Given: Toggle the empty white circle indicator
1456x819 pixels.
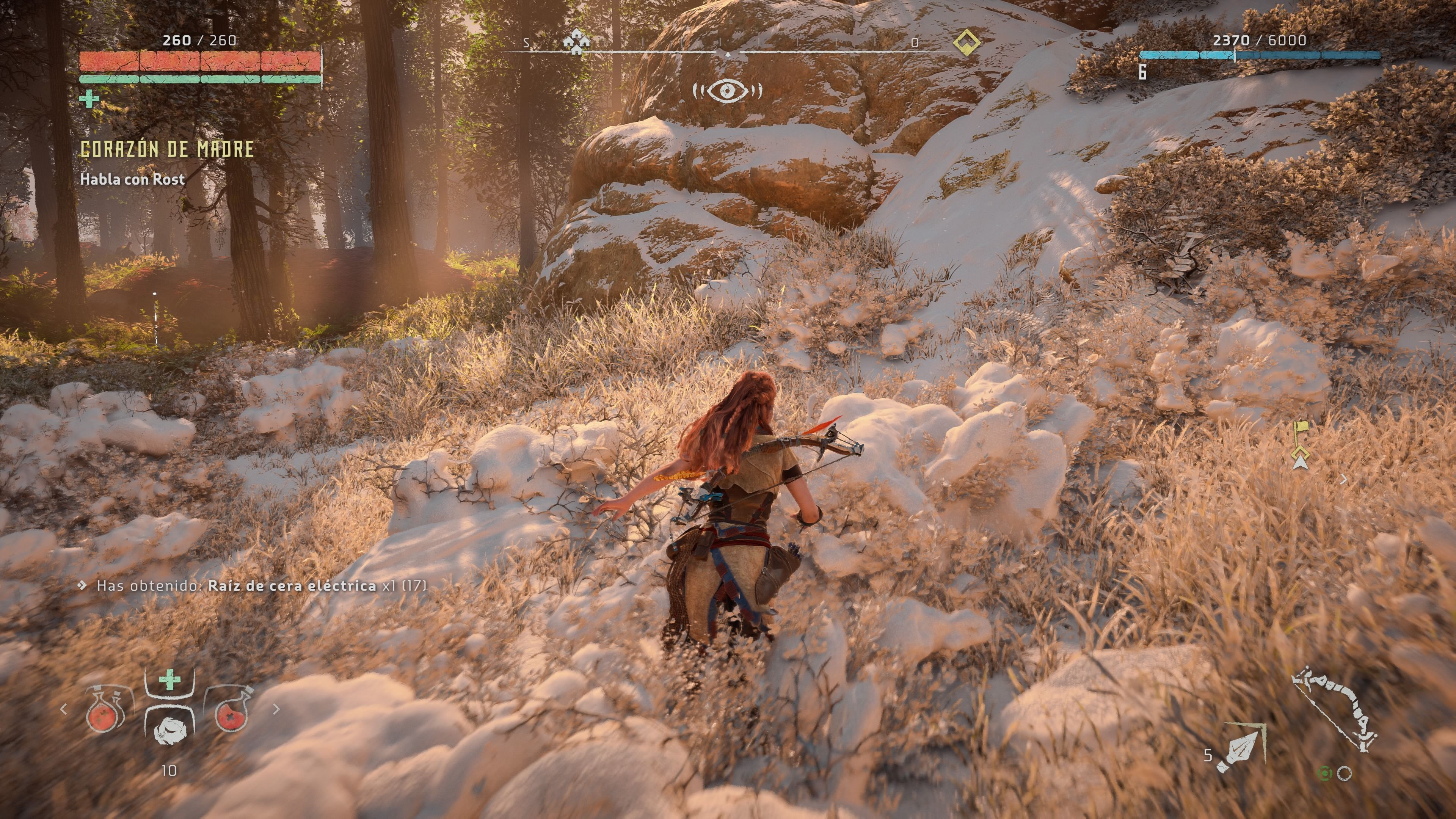Looking at the screenshot, I should click(x=1345, y=774).
